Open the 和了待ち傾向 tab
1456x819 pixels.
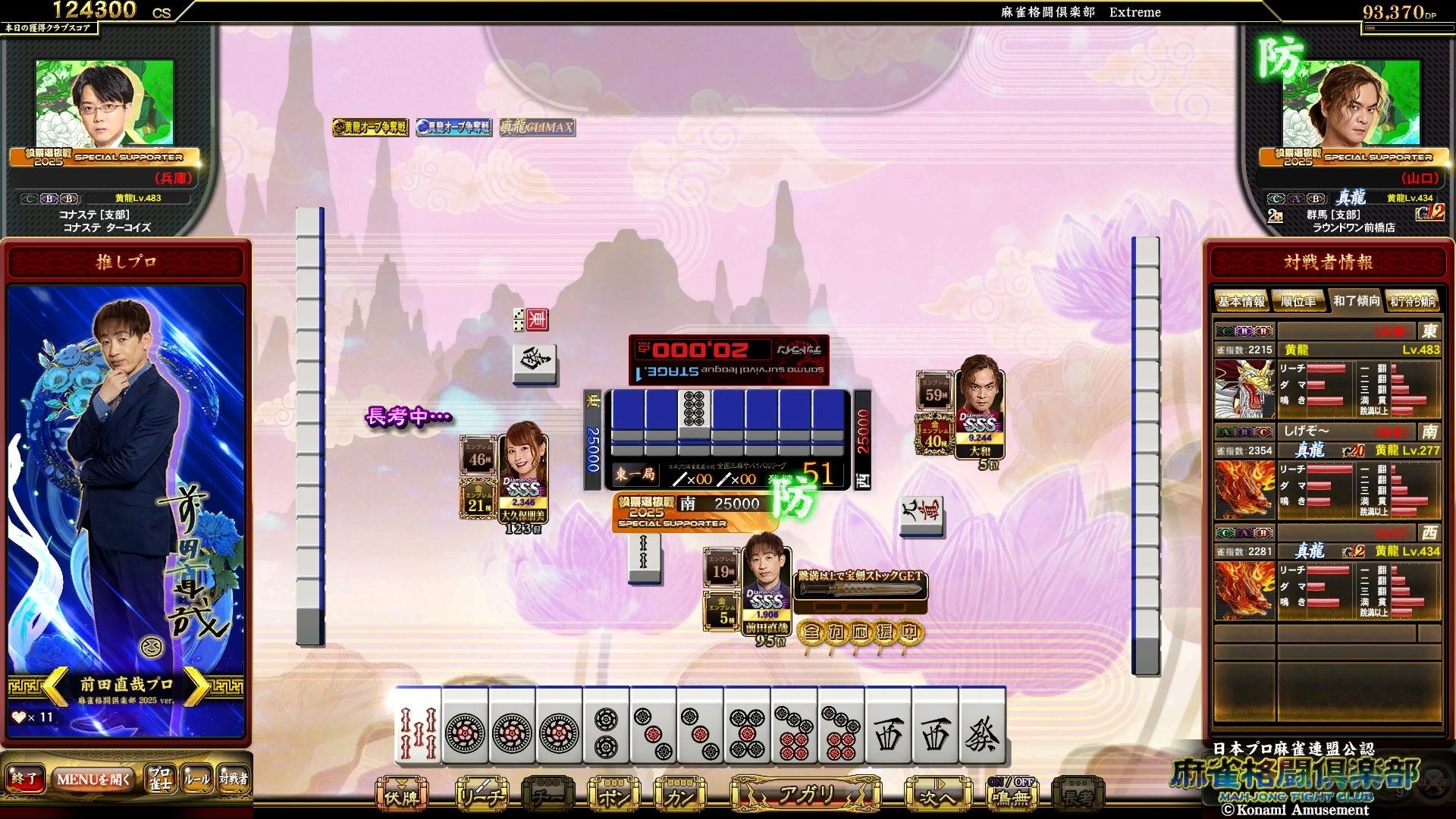coord(1413,302)
